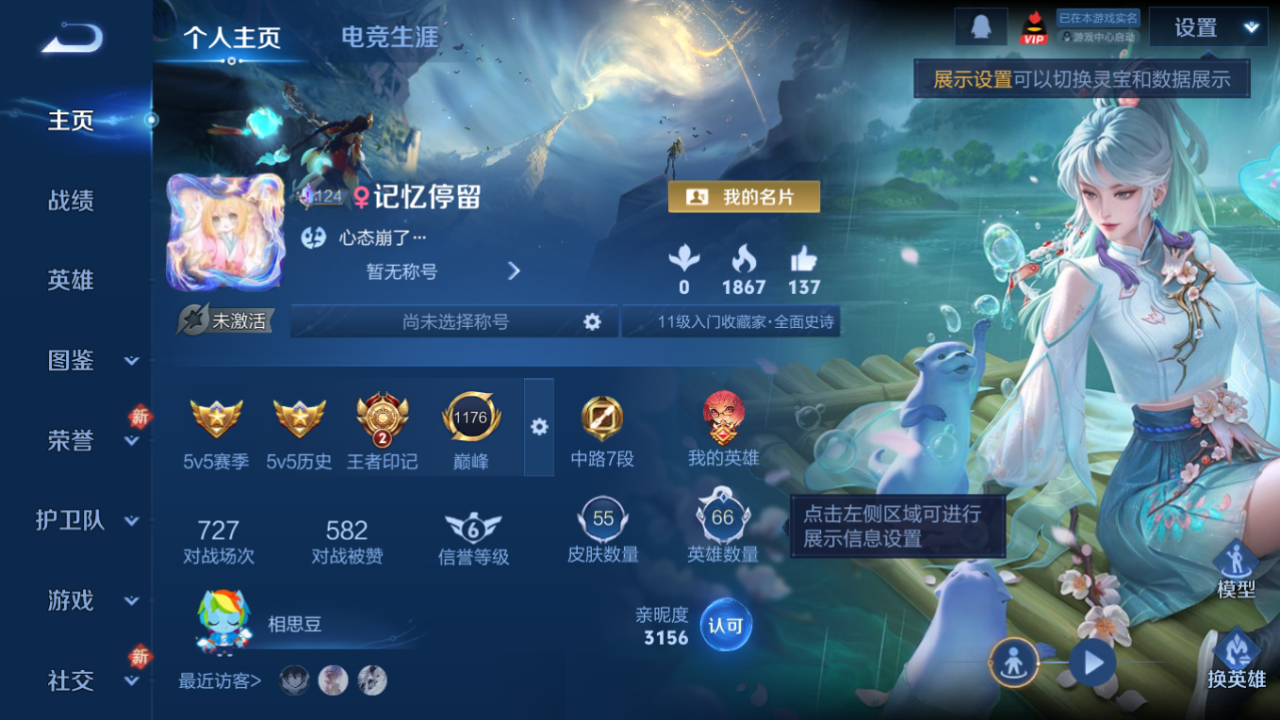The width and height of the screenshot is (1280, 720).
Task: Click the 认可 intimacy progress ring
Action: pos(724,625)
